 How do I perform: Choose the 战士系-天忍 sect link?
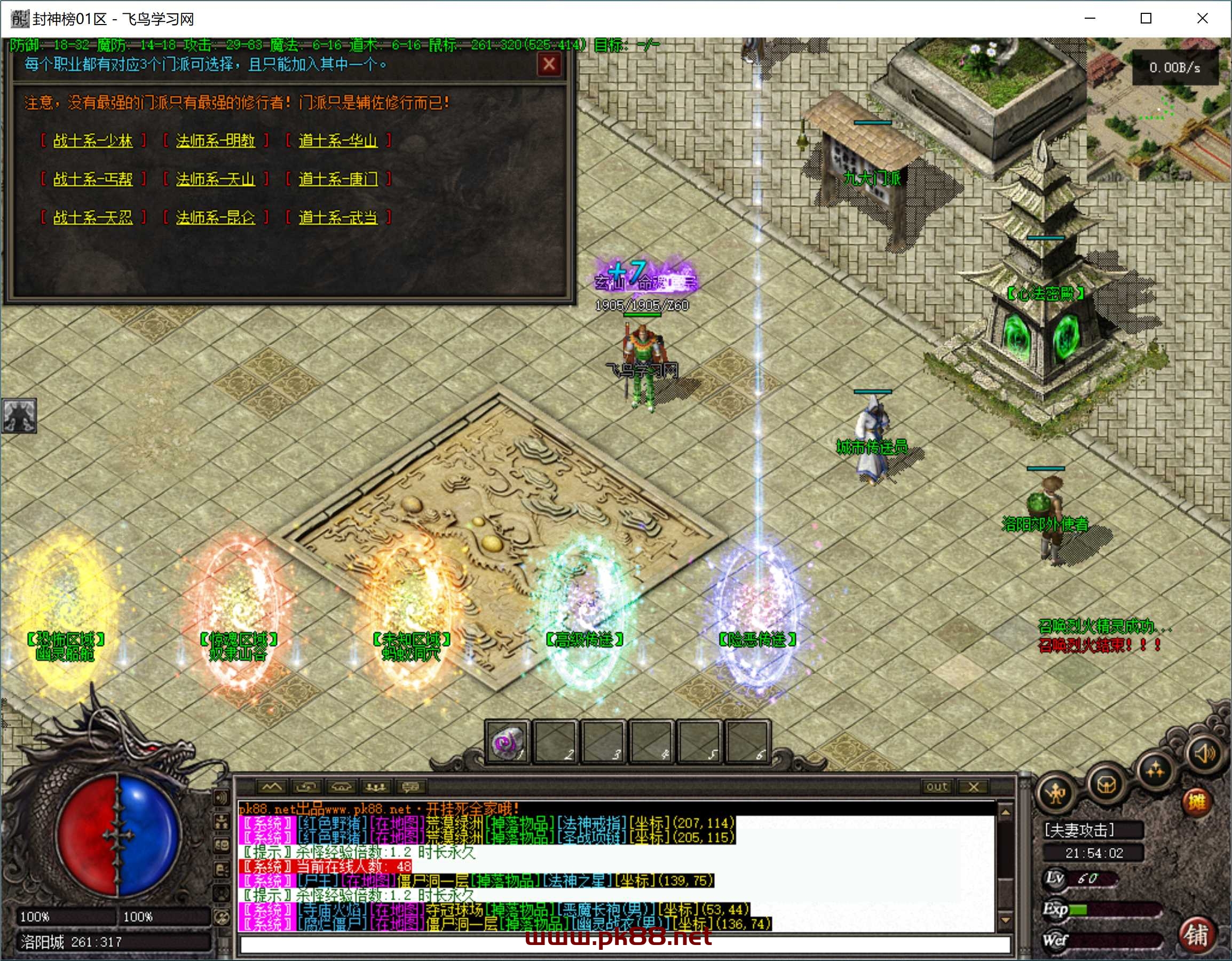(92, 217)
